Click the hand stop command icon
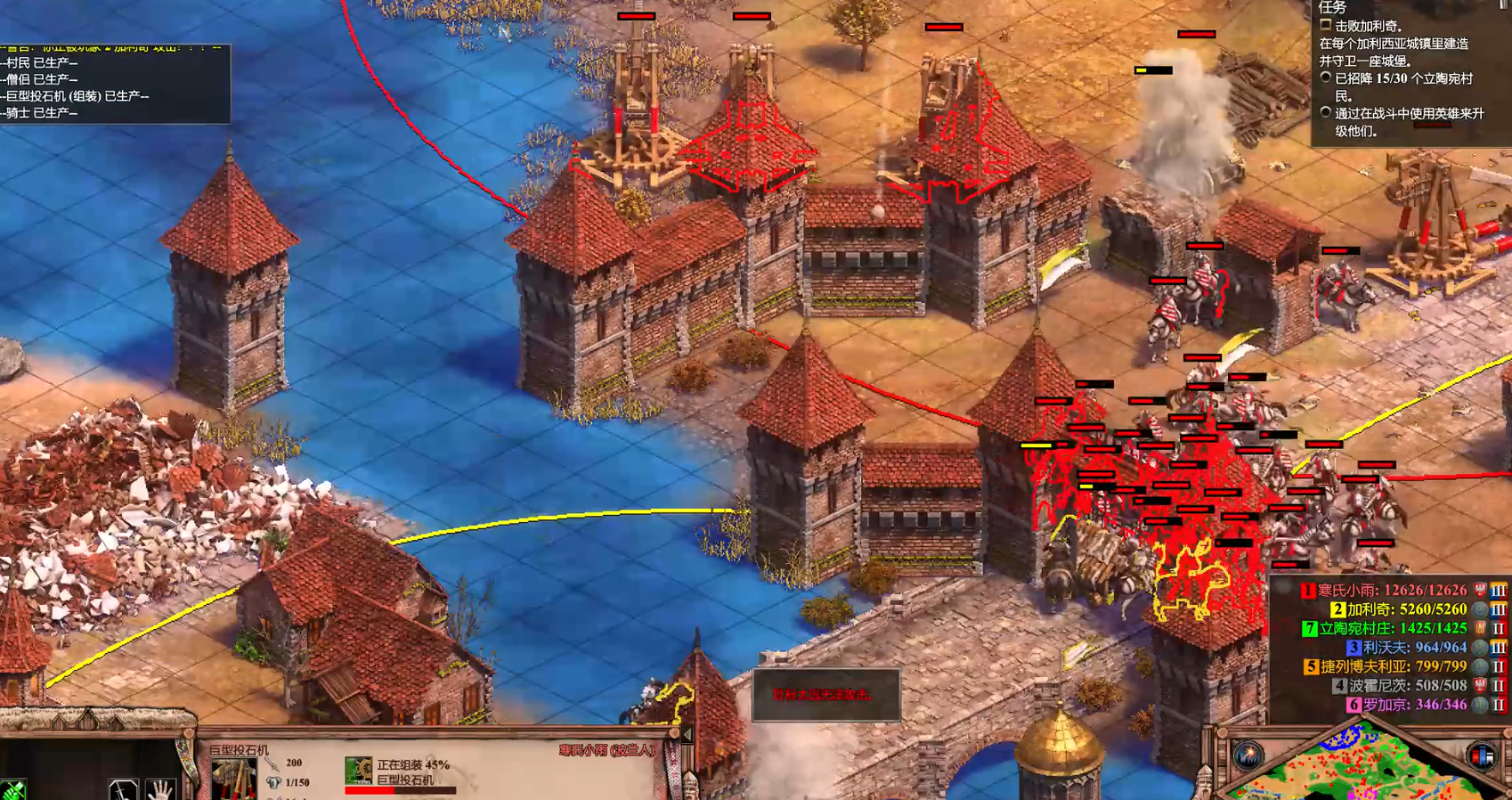The image size is (1512, 800). click(x=160, y=789)
